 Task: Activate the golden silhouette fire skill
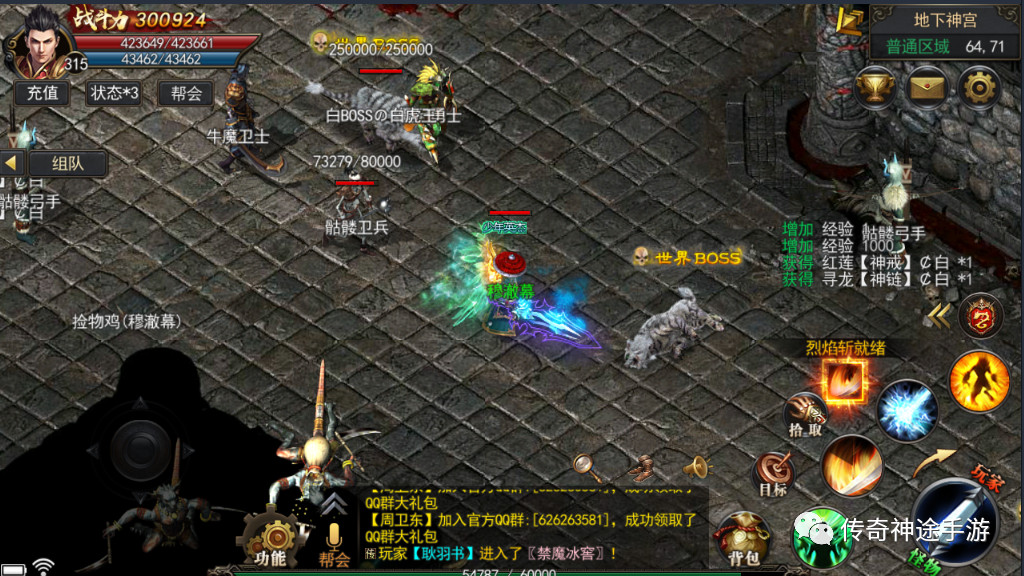tap(979, 380)
